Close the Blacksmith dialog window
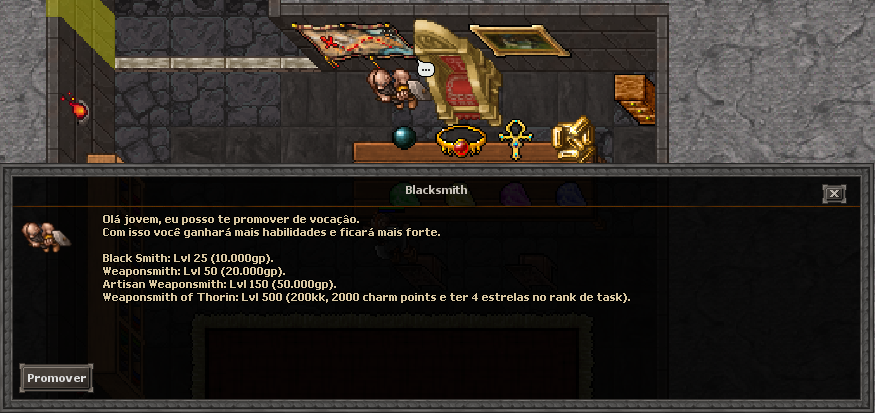875x413 pixels. [x=834, y=194]
